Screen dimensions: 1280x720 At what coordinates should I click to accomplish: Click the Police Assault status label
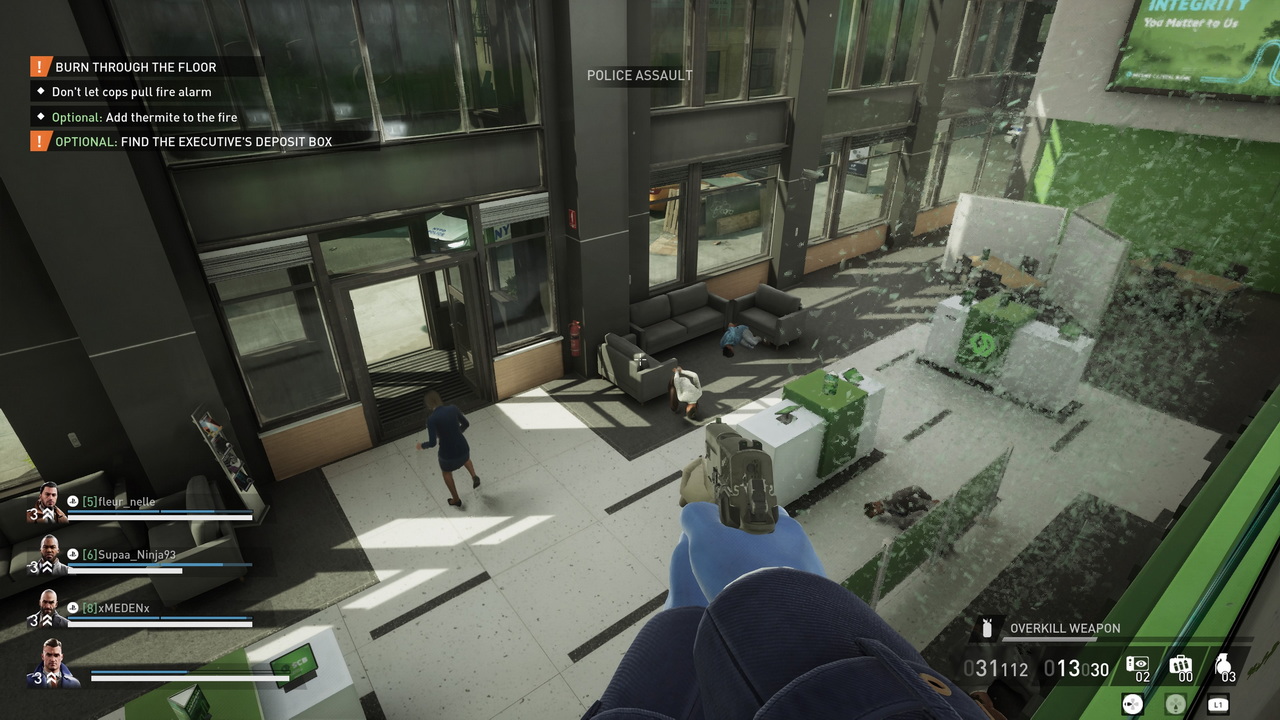[x=639, y=75]
